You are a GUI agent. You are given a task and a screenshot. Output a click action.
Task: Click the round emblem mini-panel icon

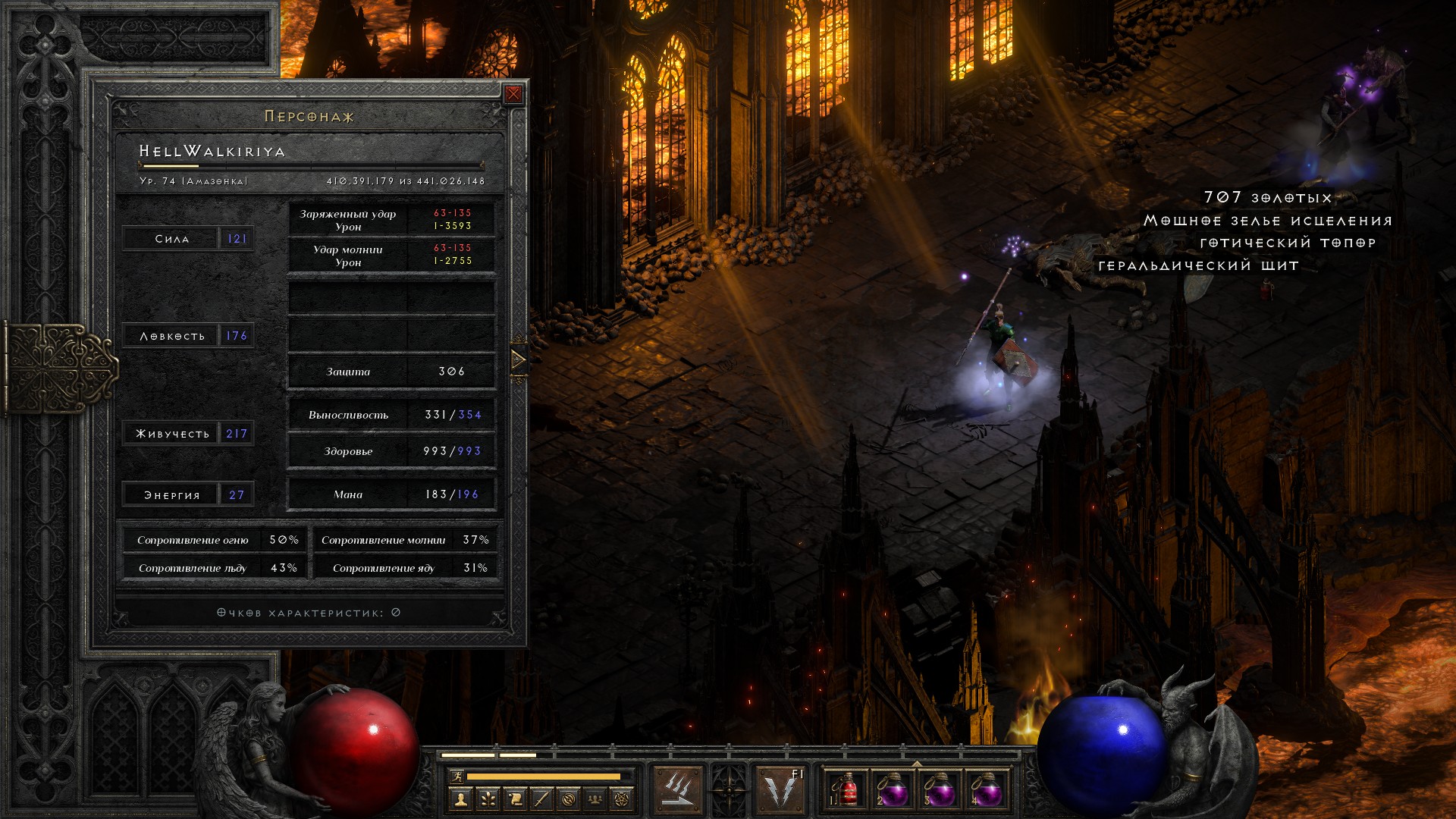point(569,799)
